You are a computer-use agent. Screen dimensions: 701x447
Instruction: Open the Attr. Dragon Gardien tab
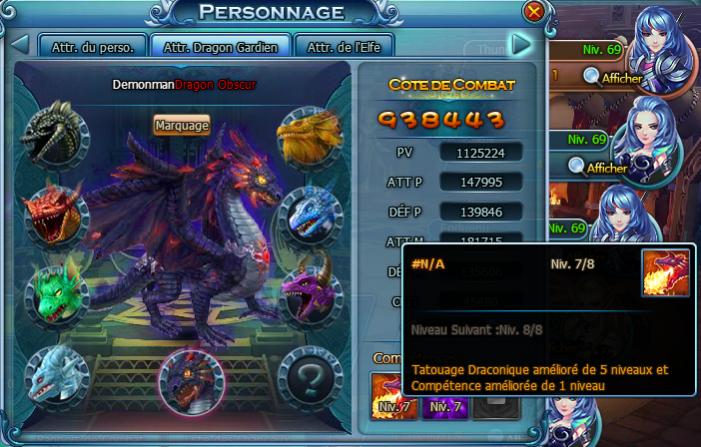(222, 46)
